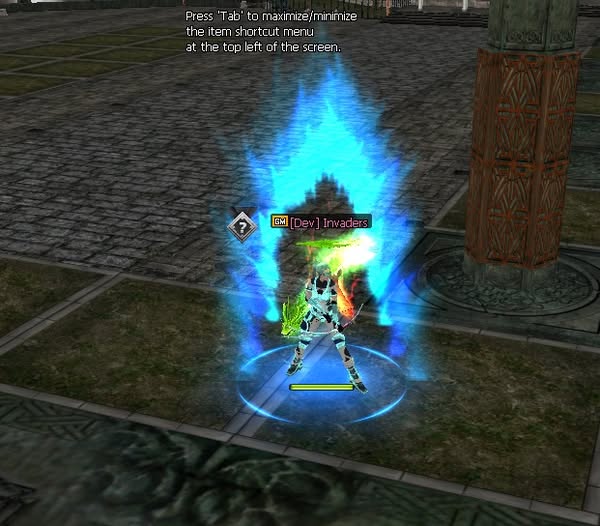The height and width of the screenshot is (526, 600).
Task: Click the question mark diamond icon
Action: coord(240,225)
